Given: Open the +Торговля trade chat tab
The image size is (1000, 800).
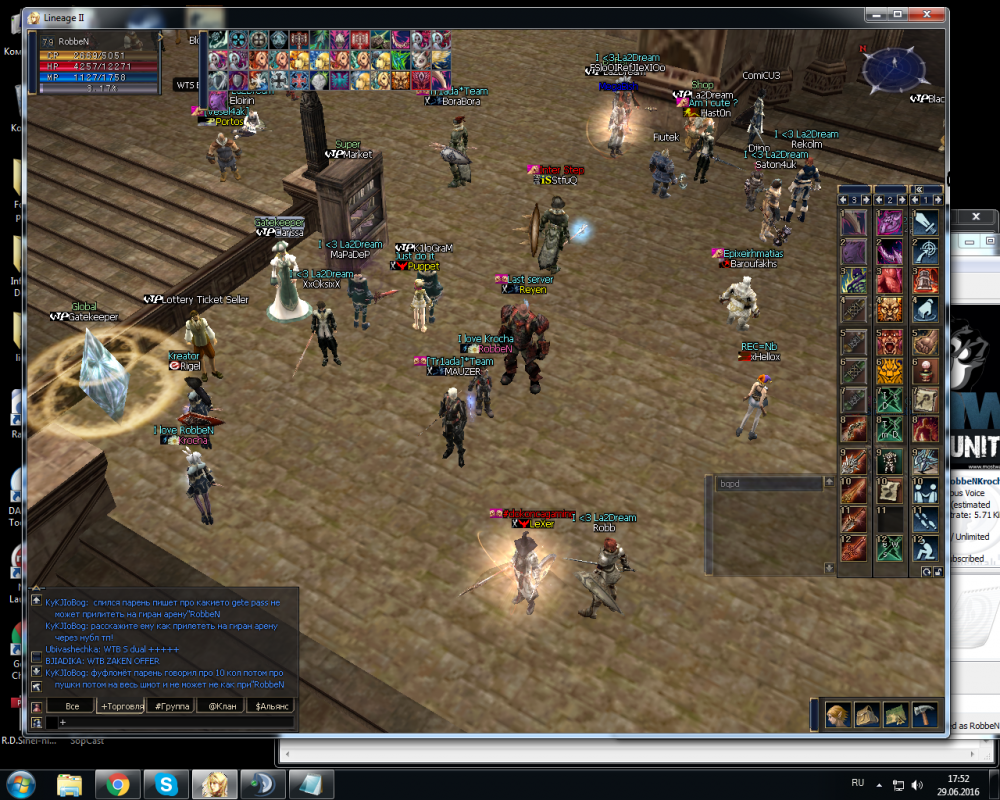Looking at the screenshot, I should (x=120, y=706).
